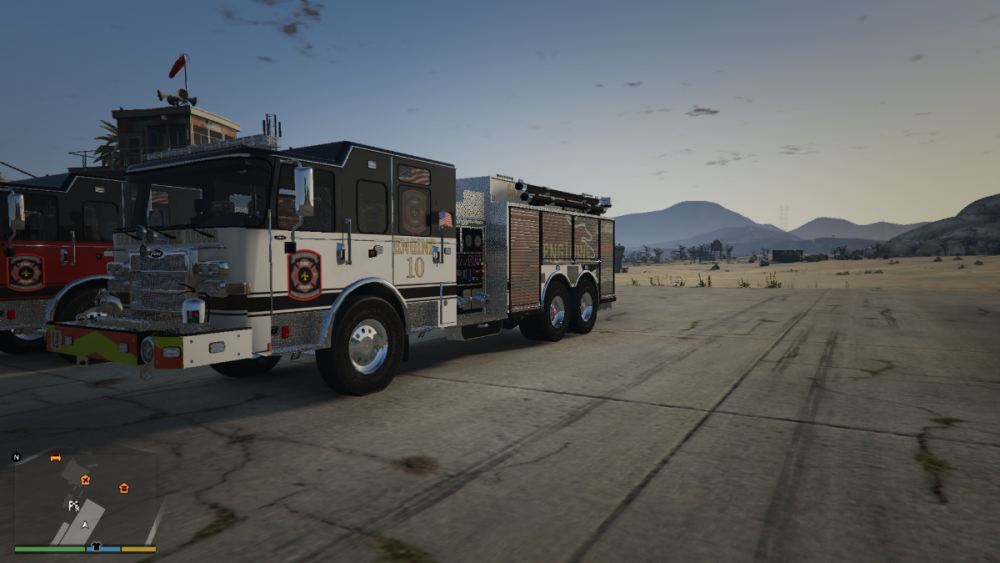Select the orange garage marker on minimap
Viewport: 1000px width, 563px height.
[124, 488]
